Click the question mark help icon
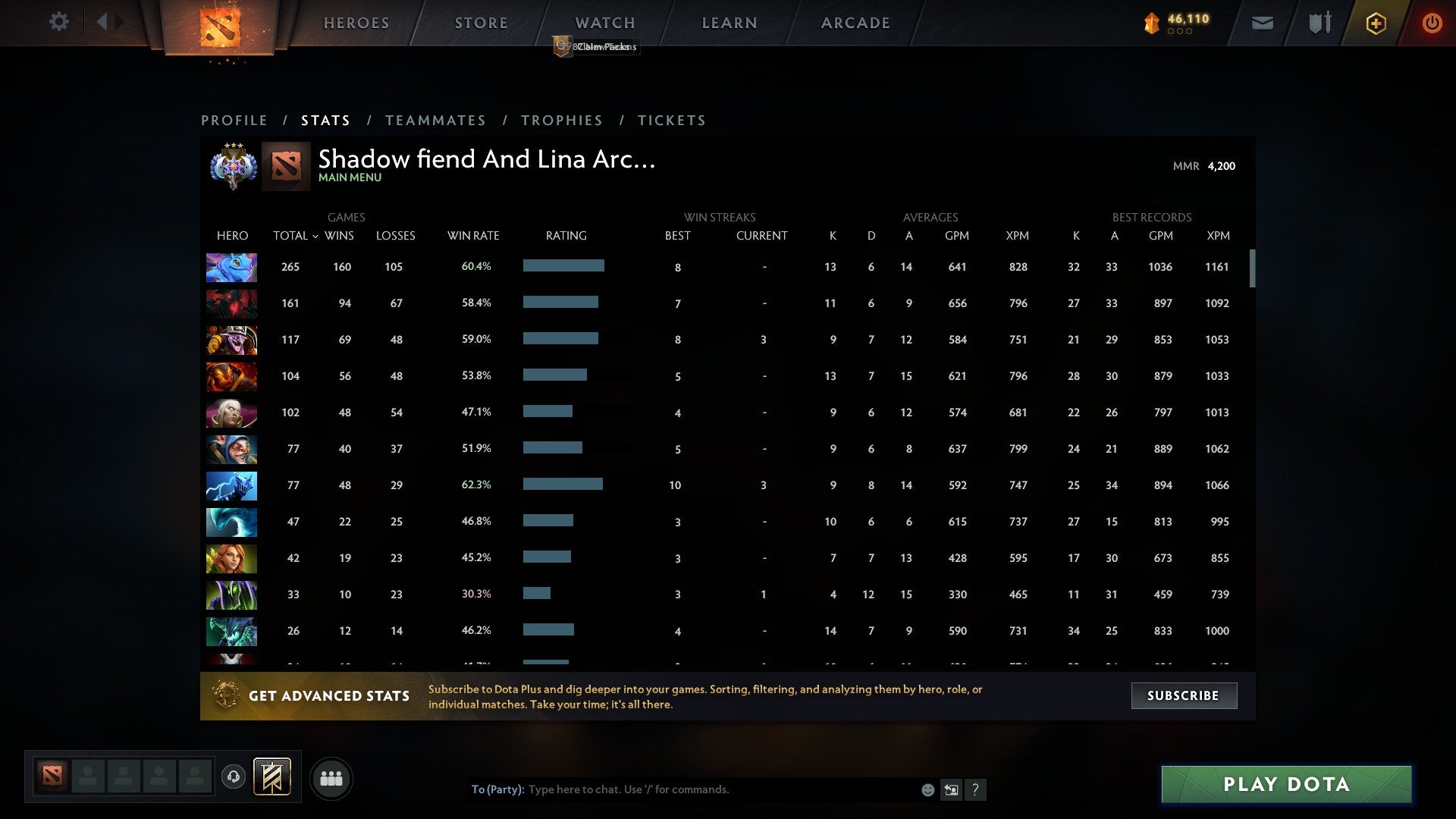The image size is (1456, 819). (976, 789)
